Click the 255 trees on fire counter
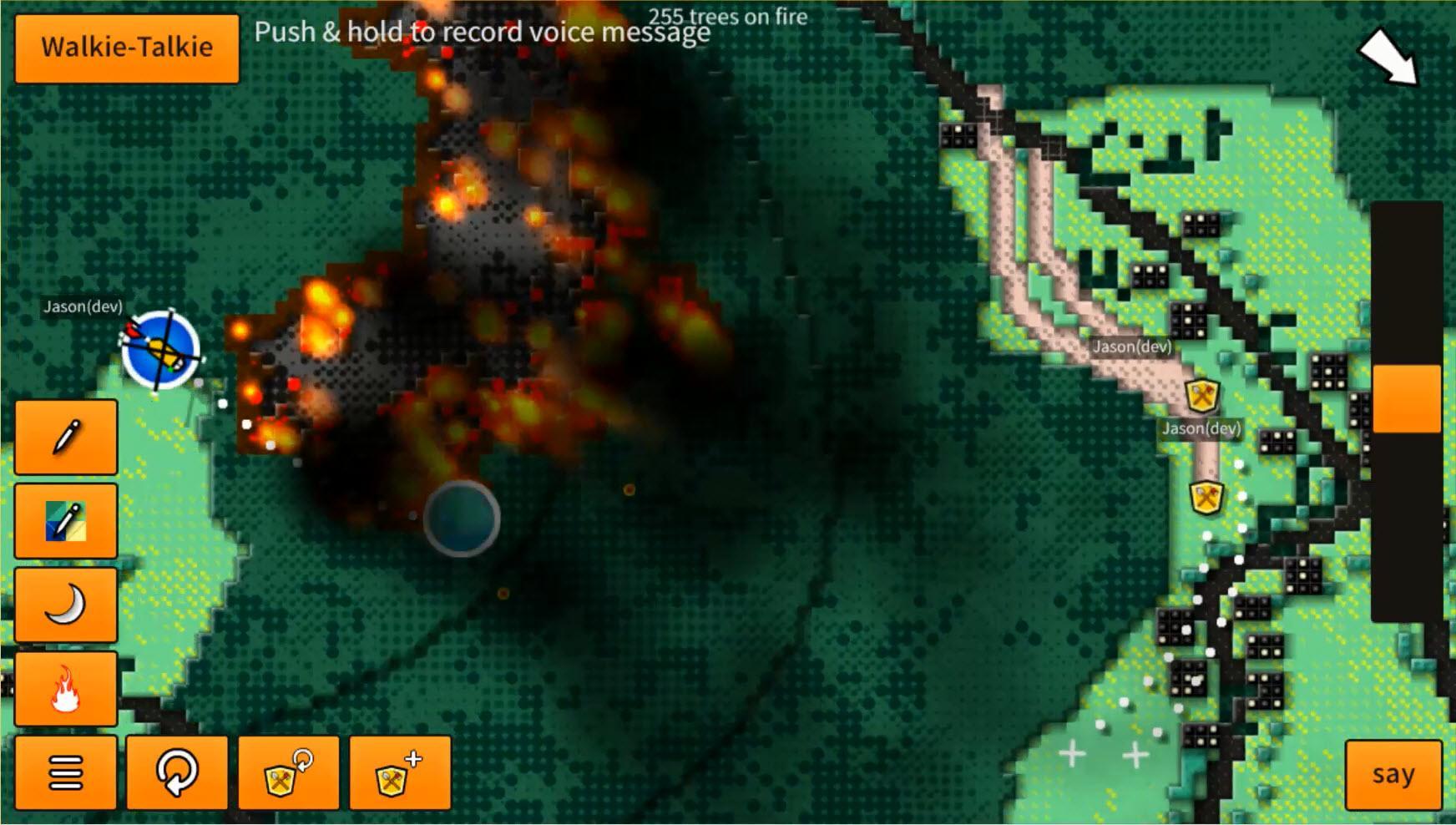This screenshot has width=1456, height=825. coord(728,14)
